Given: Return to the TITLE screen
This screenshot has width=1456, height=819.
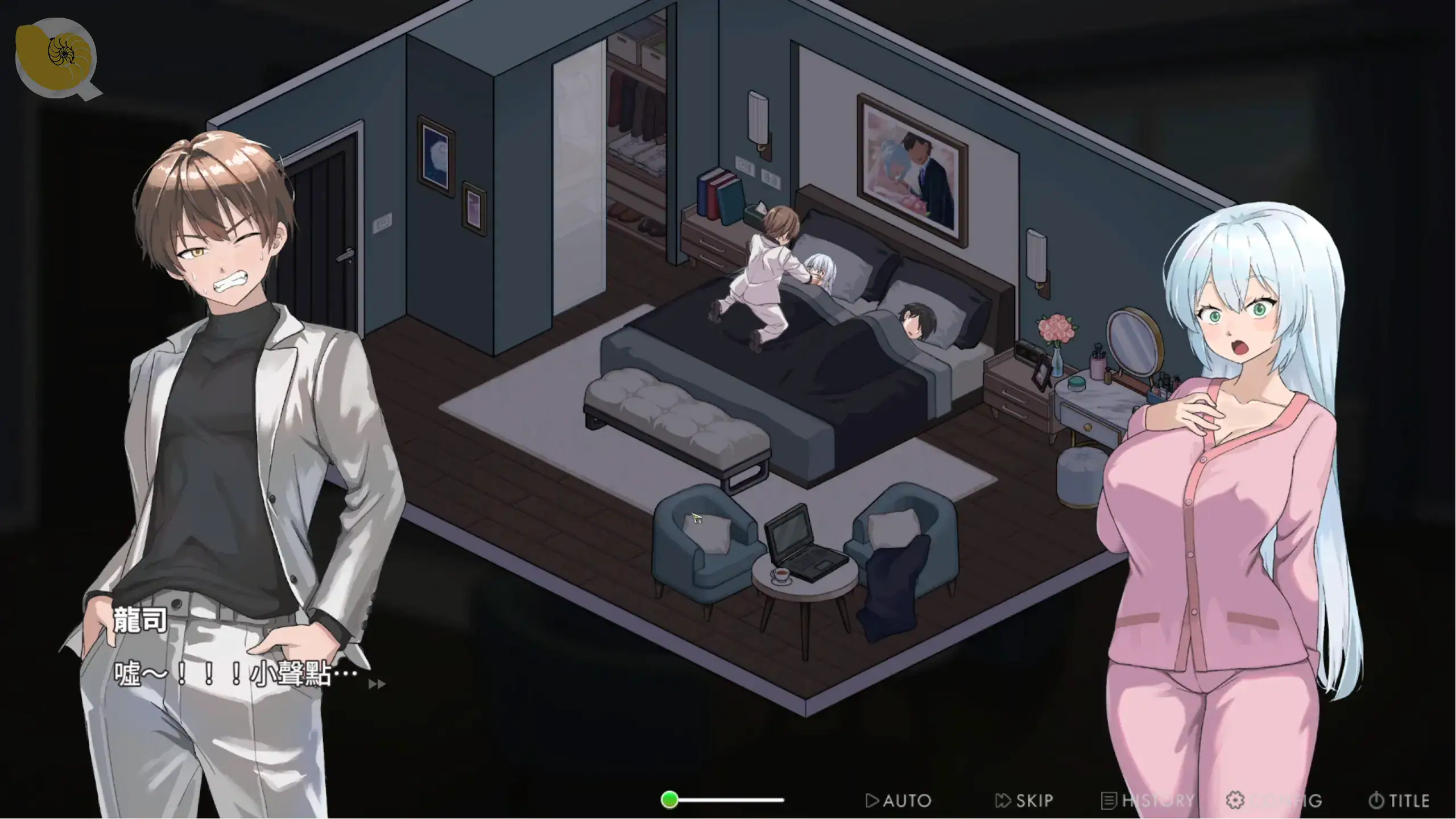Looking at the screenshot, I should (x=1399, y=801).
